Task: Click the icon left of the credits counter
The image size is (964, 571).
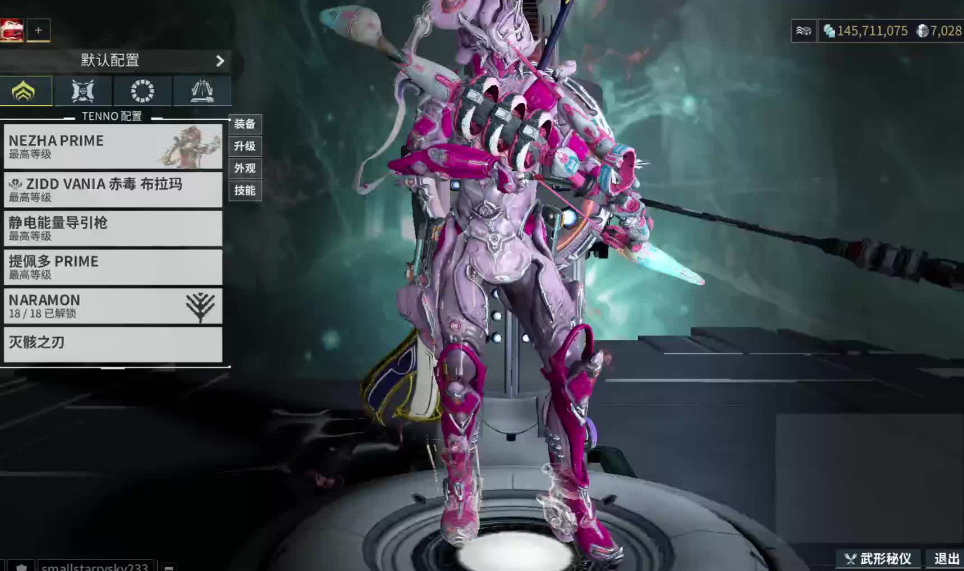Action: click(x=804, y=31)
